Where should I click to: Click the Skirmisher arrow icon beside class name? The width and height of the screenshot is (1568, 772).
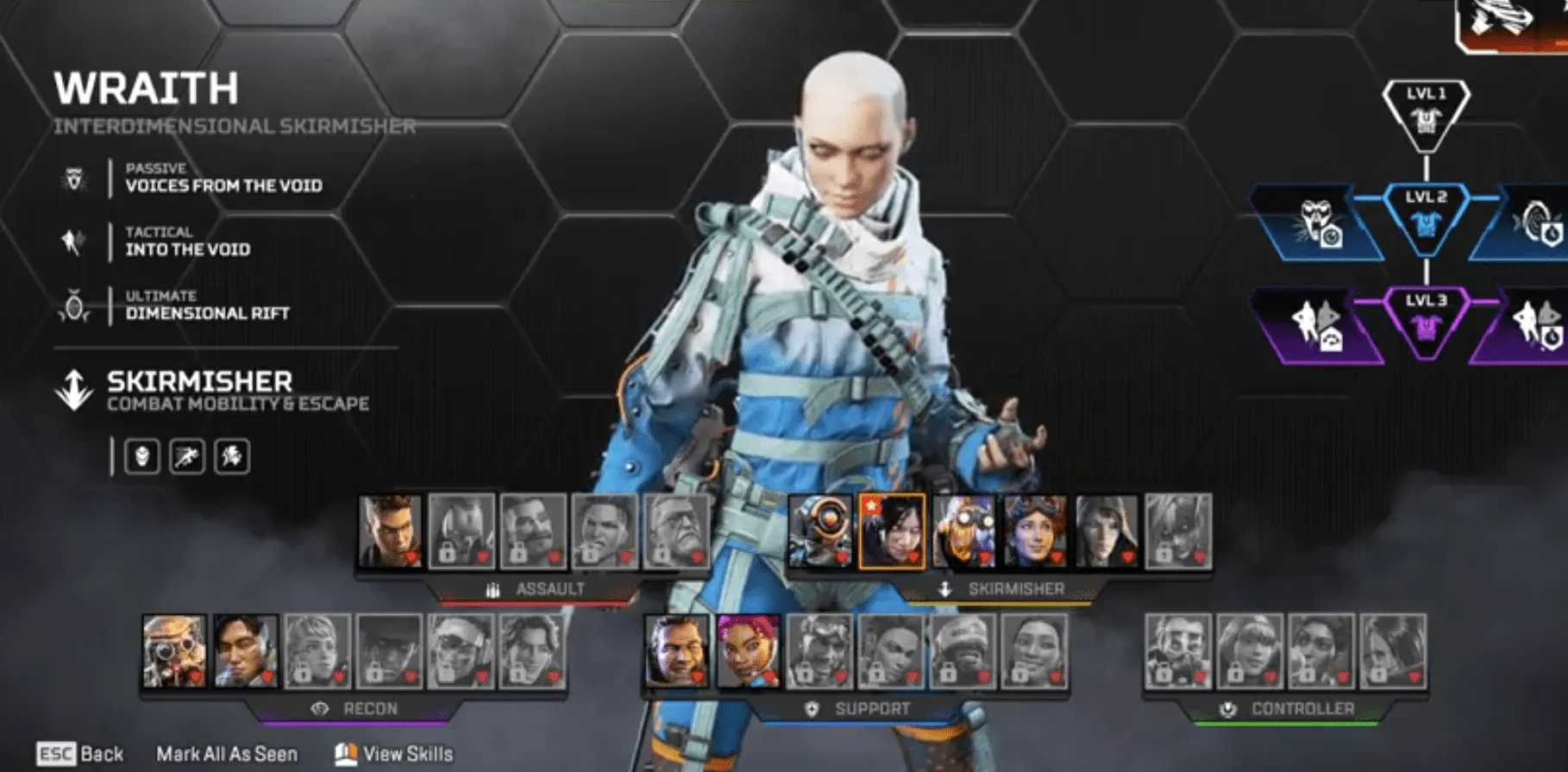pos(74,386)
